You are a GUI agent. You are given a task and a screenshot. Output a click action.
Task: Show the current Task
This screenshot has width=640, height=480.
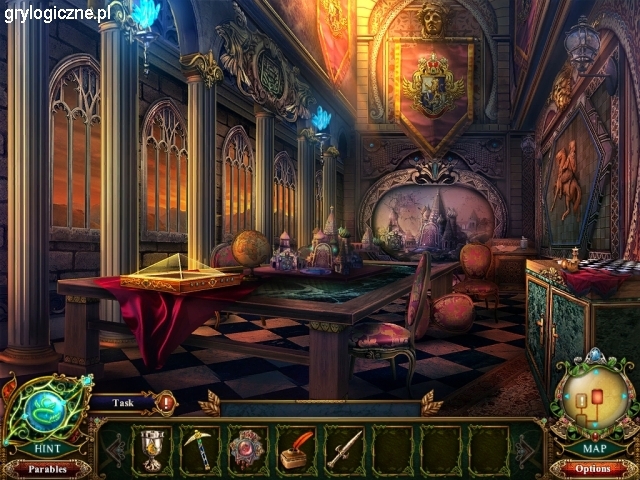click(124, 402)
